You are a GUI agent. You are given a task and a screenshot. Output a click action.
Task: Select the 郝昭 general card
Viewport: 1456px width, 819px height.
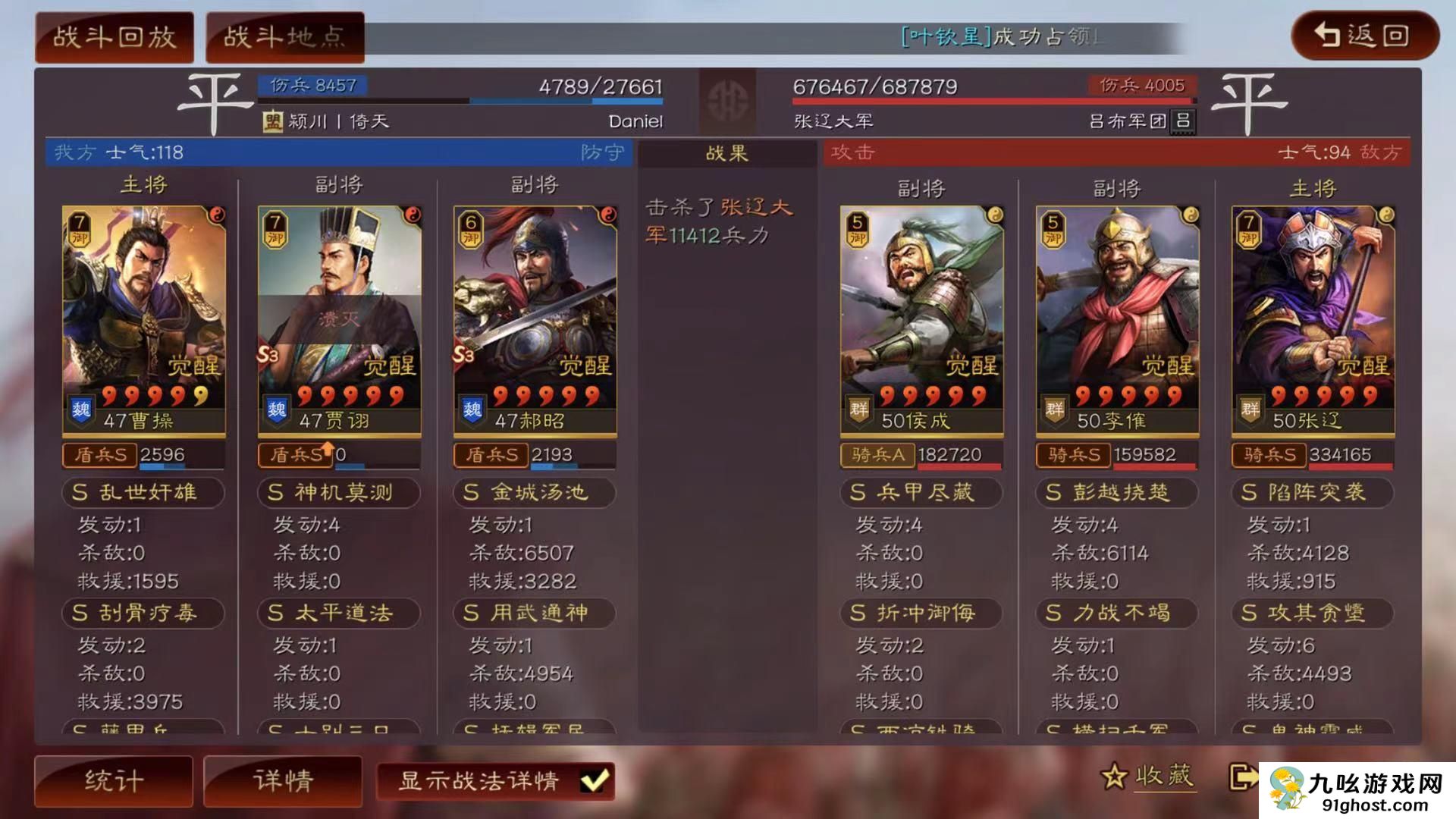tap(535, 320)
